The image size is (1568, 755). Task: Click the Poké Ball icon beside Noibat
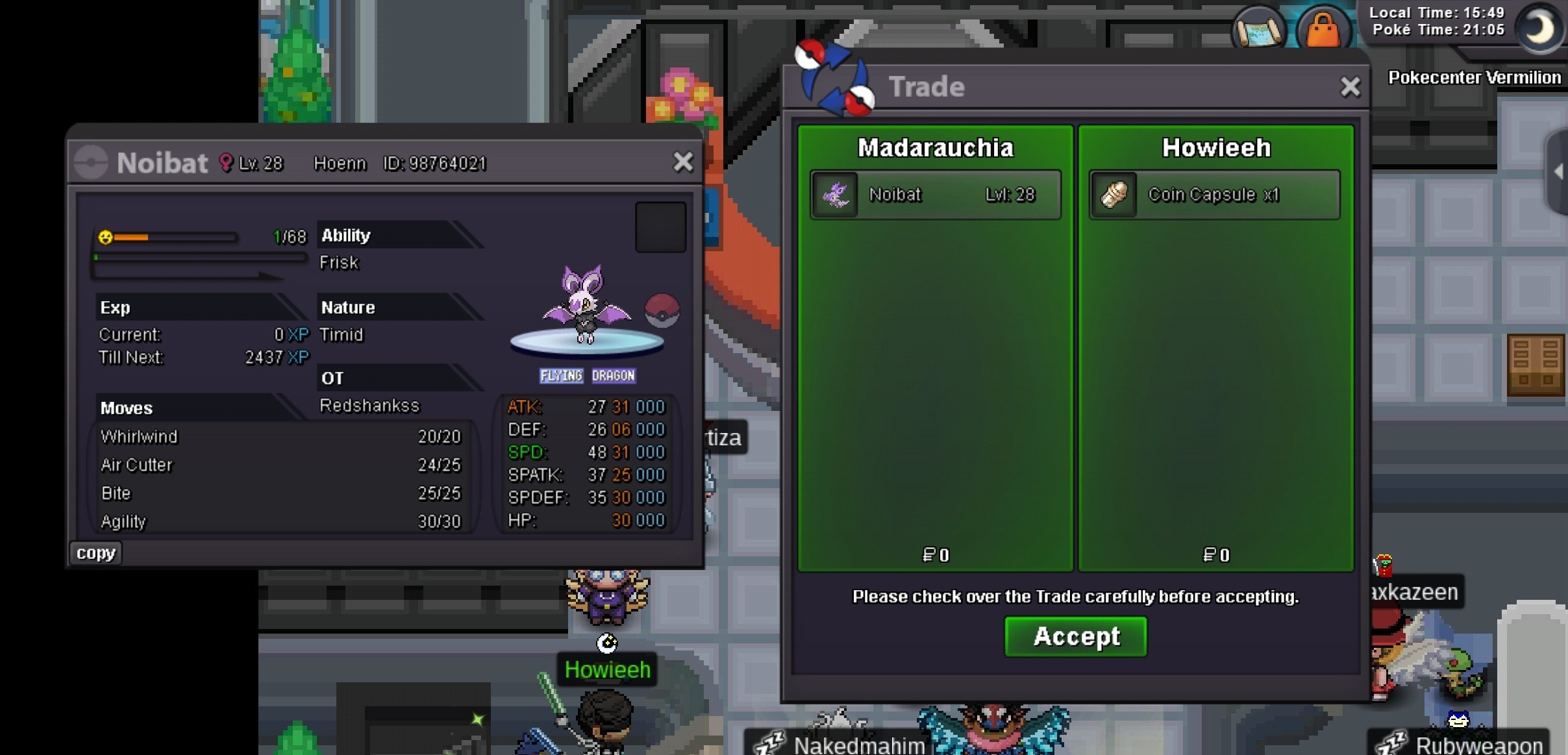pos(662,310)
